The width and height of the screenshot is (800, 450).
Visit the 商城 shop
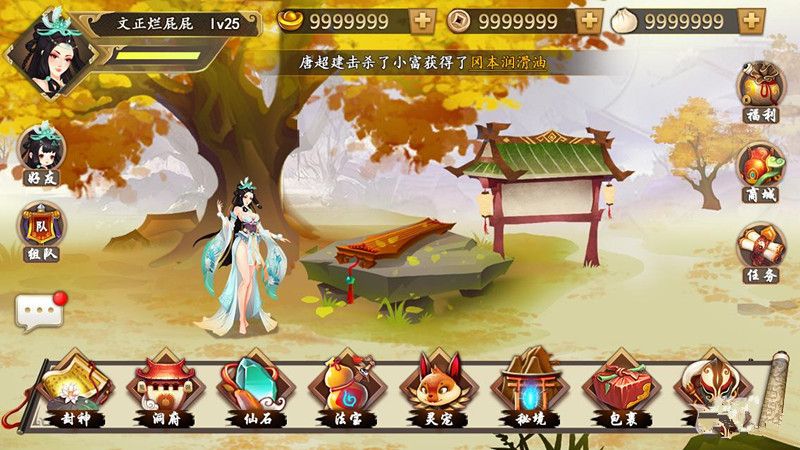(760, 167)
